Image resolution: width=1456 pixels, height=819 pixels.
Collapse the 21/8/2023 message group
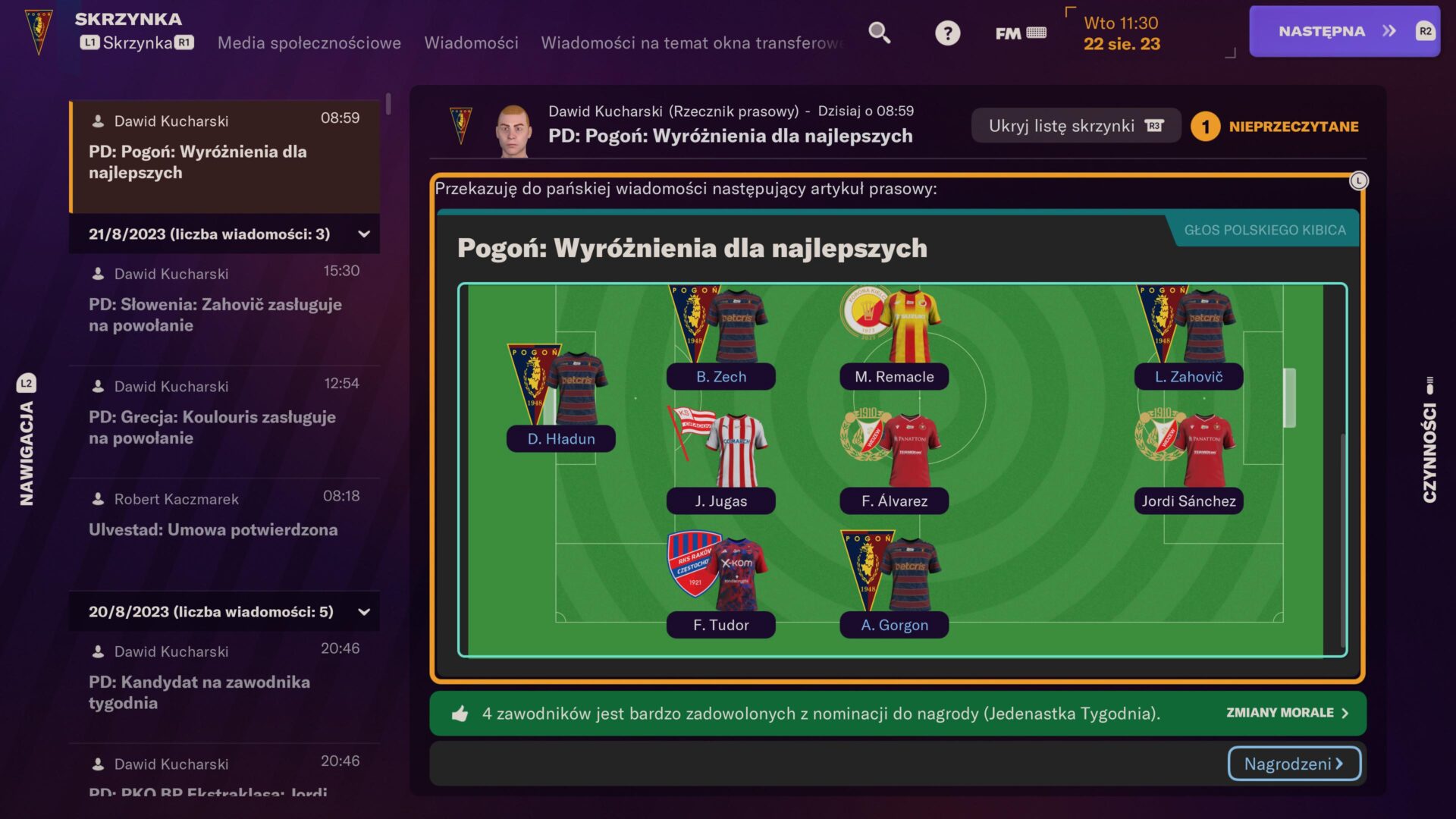[364, 234]
